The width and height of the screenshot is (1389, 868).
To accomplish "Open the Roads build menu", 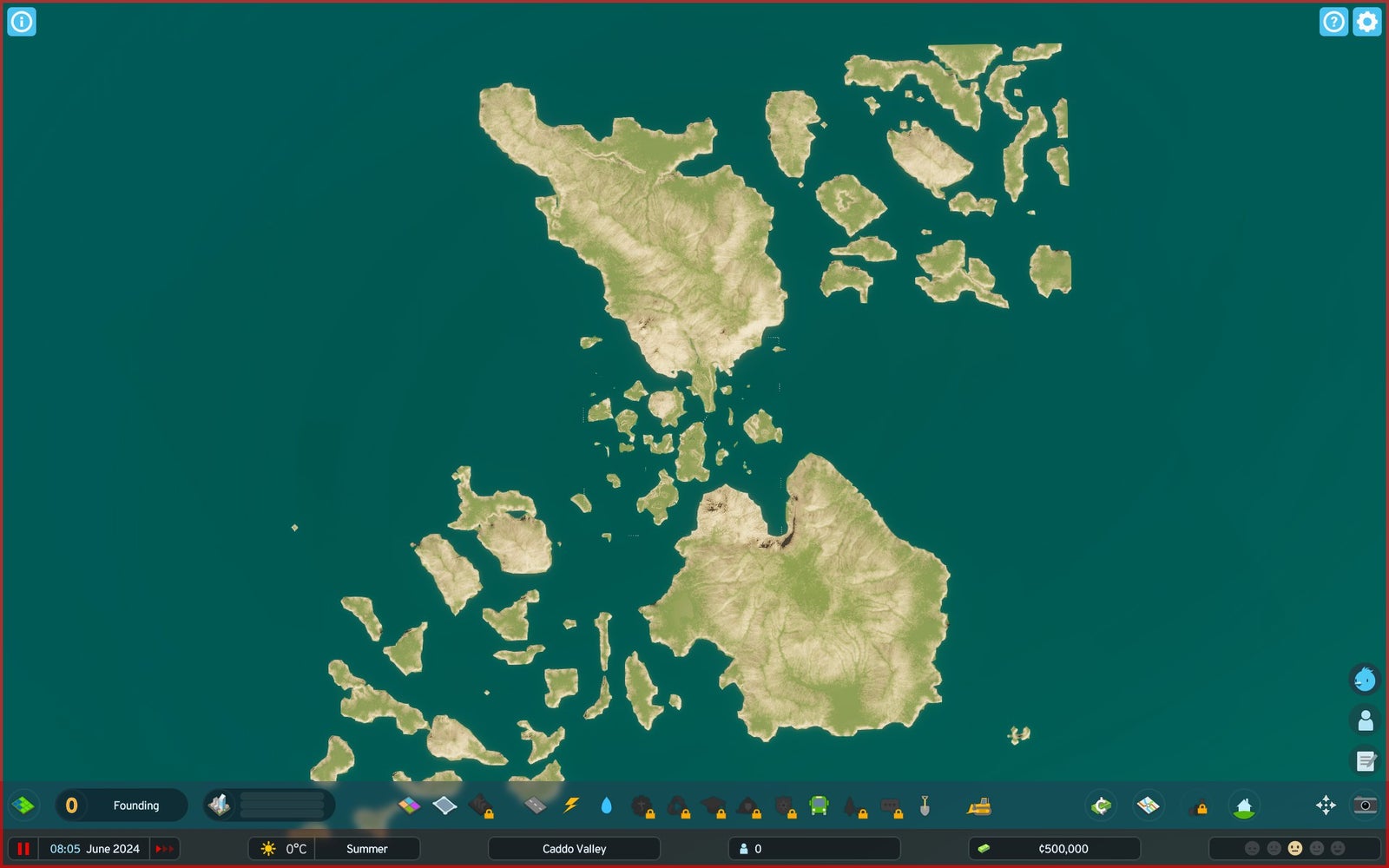I will 536,806.
